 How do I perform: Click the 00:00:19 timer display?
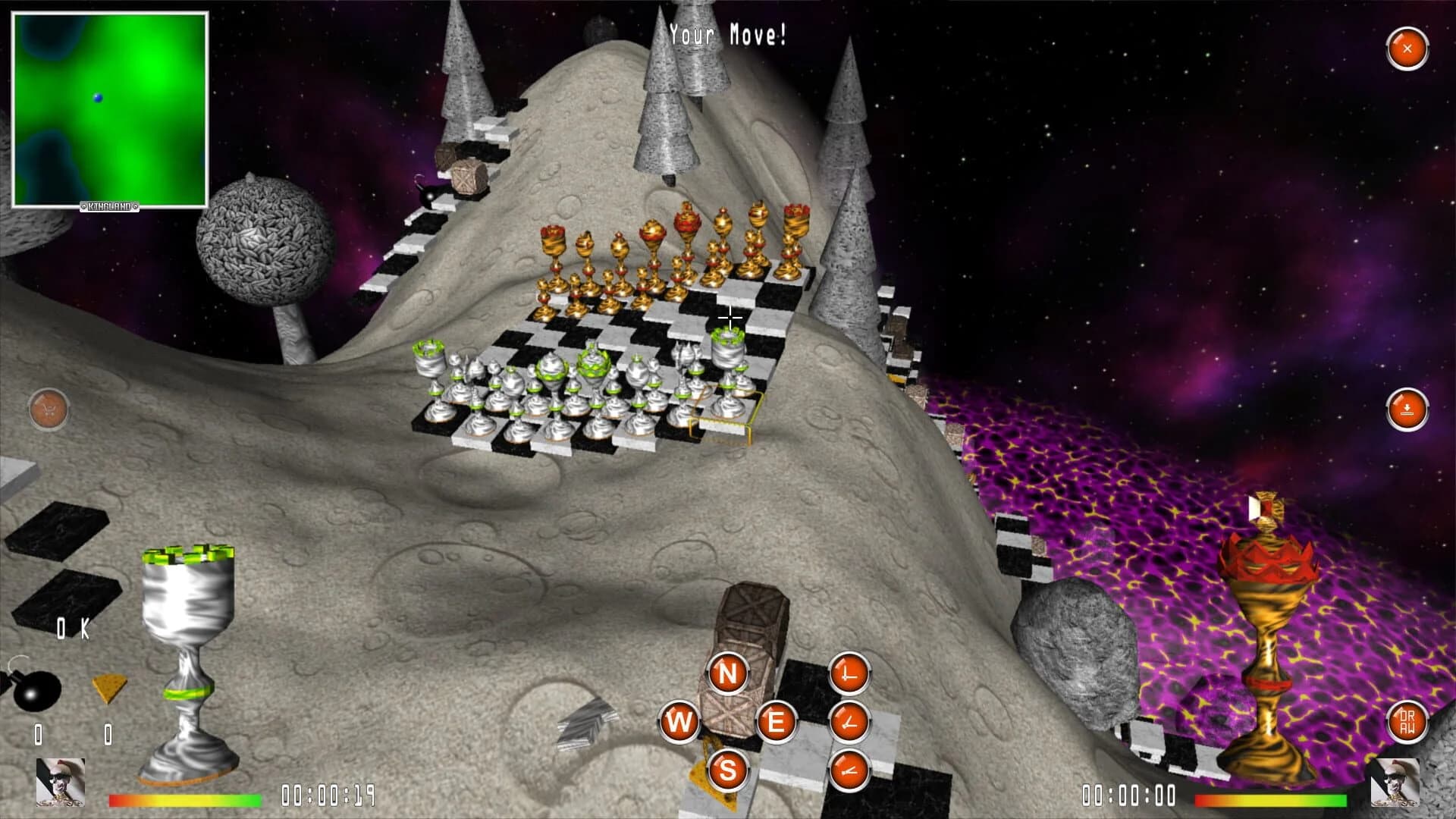coord(329,795)
